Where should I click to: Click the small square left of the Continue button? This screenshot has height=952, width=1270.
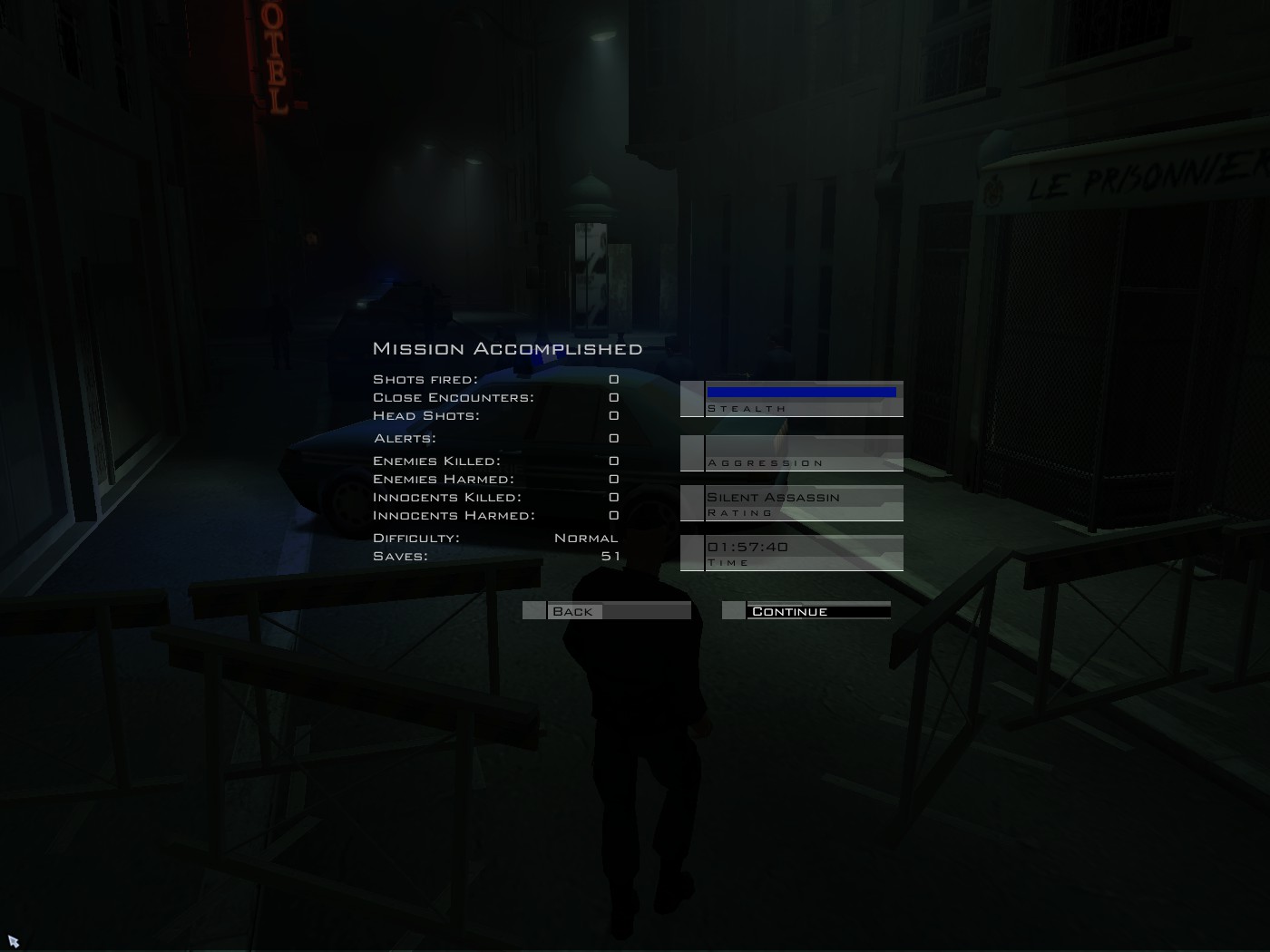733,610
